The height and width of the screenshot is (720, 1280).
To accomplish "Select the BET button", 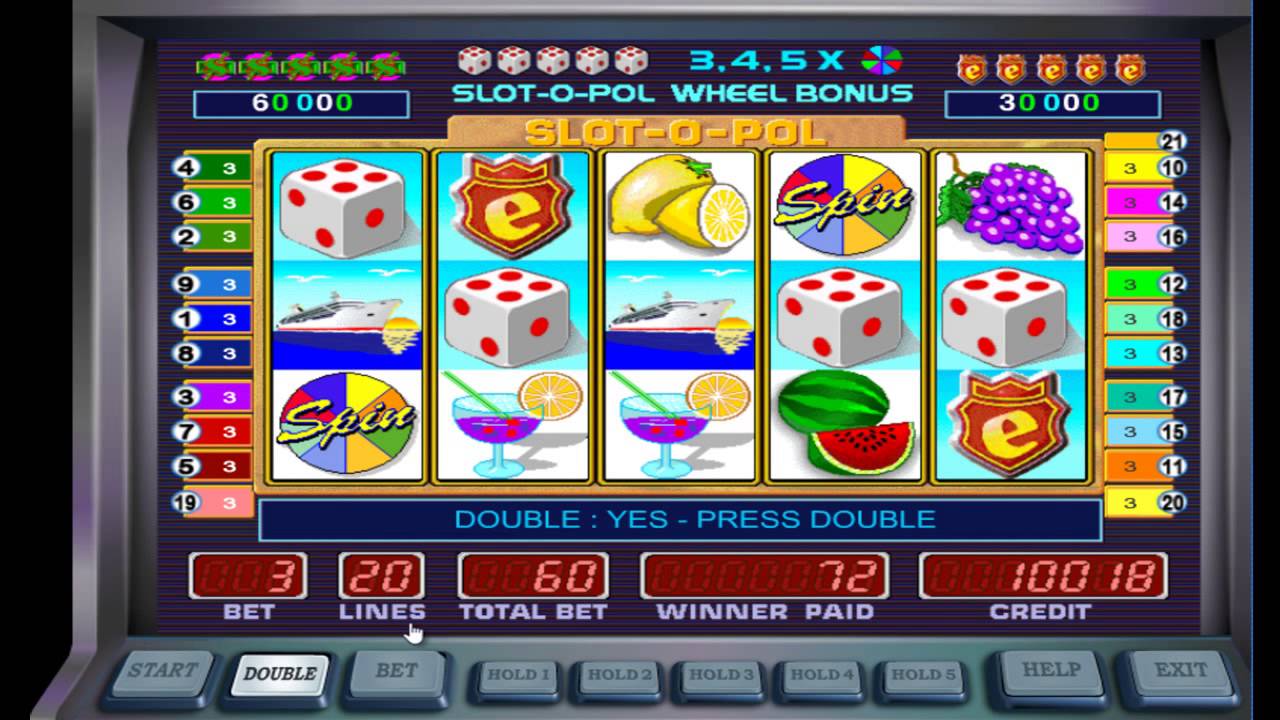I will click(x=396, y=672).
